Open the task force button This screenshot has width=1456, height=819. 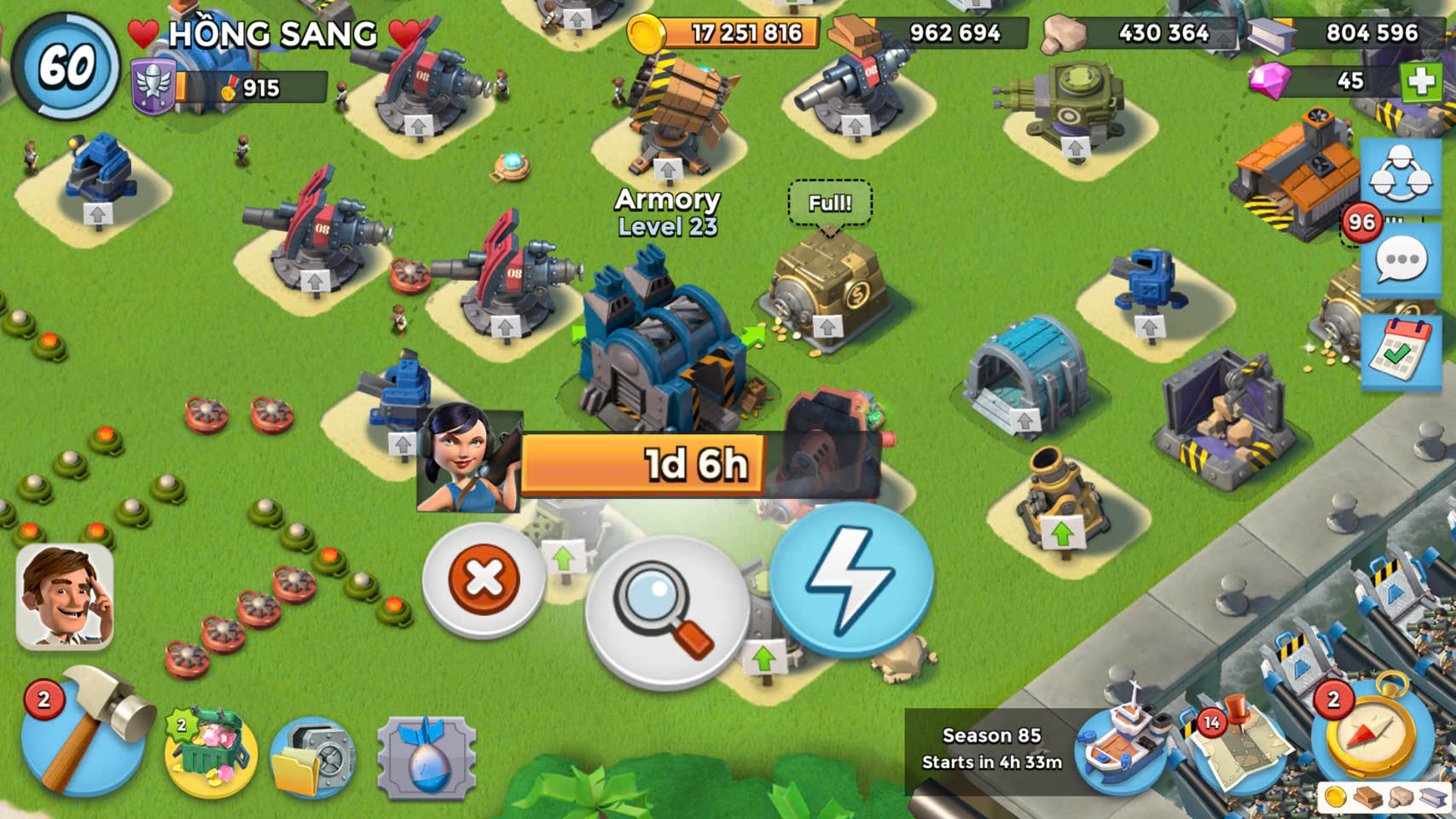(1401, 175)
